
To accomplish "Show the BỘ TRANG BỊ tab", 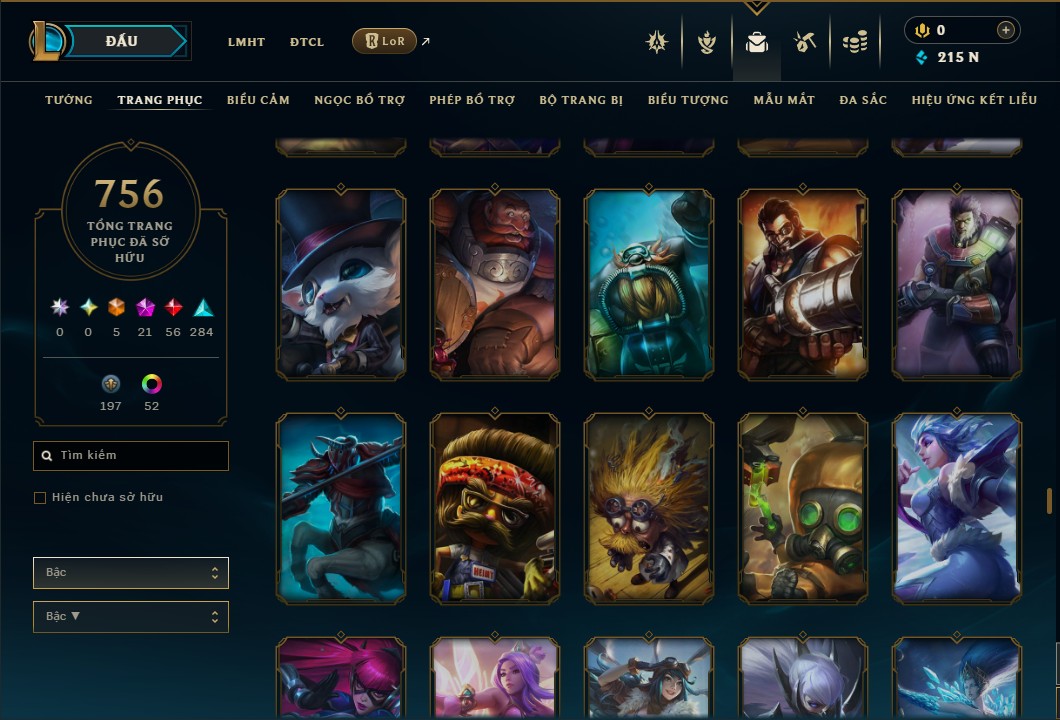I will click(x=581, y=100).
